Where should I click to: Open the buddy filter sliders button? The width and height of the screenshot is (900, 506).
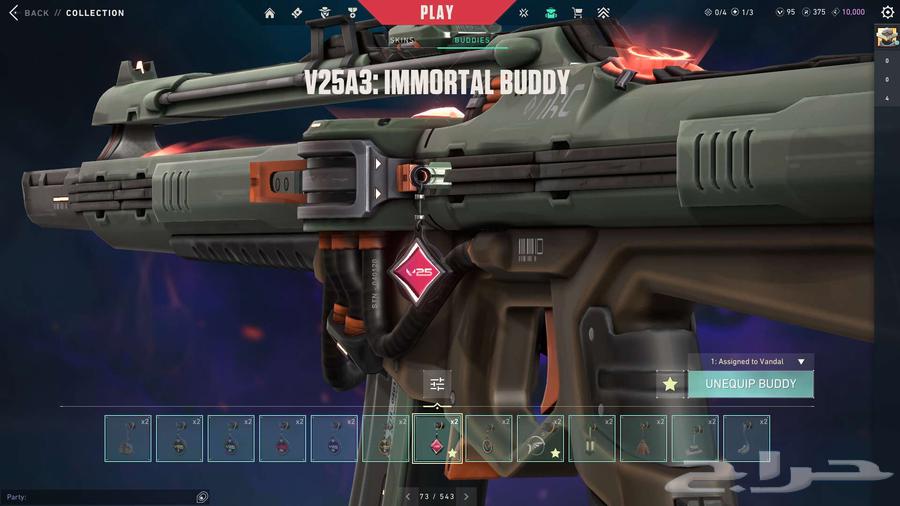[x=437, y=384]
